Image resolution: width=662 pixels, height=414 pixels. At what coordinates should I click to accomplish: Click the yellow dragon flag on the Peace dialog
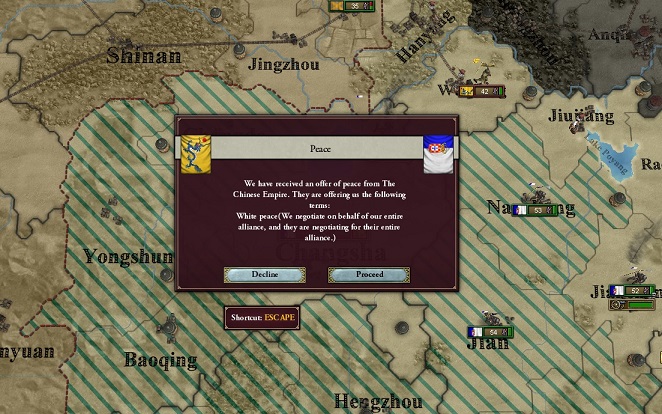[197, 152]
